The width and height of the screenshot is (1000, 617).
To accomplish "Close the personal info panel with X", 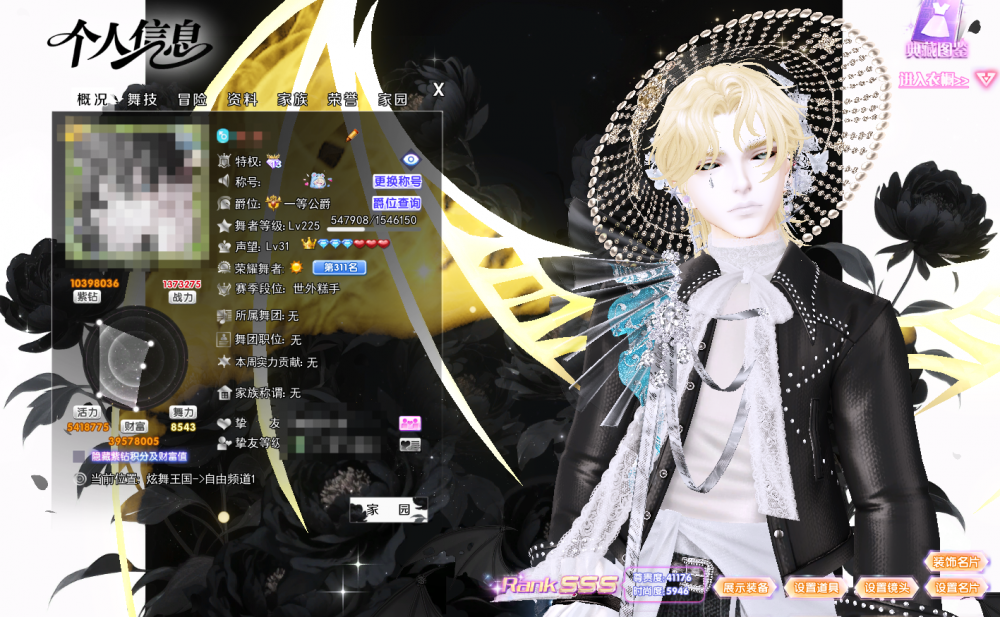I will pyautogui.click(x=438, y=90).
